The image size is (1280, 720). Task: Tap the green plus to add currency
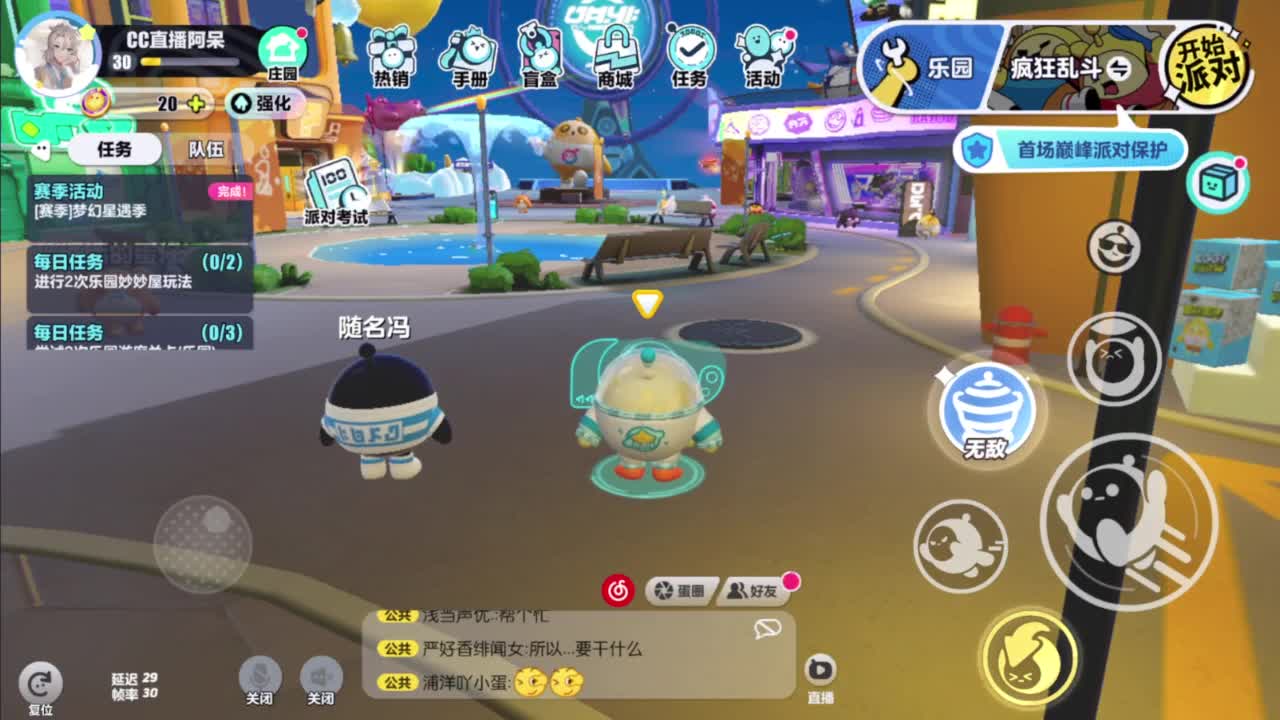click(194, 103)
